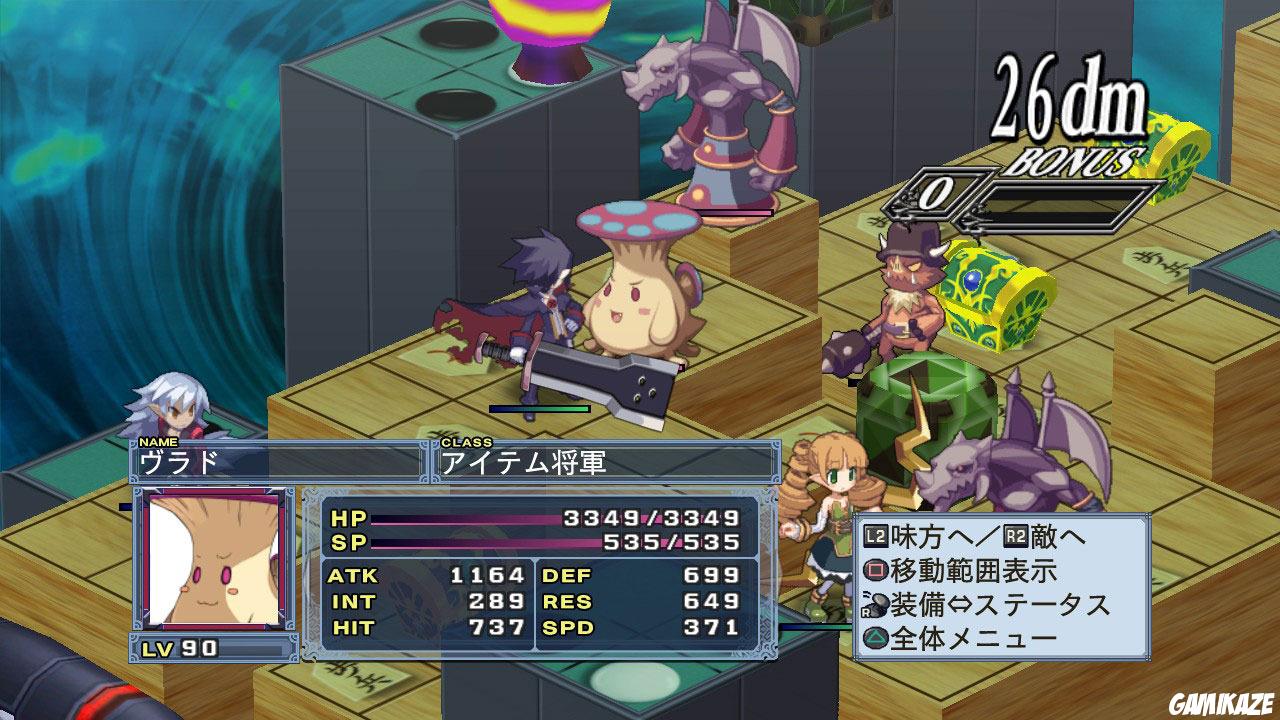Select the L2 button icon for ally targeting
1280x720 pixels.
(875, 537)
